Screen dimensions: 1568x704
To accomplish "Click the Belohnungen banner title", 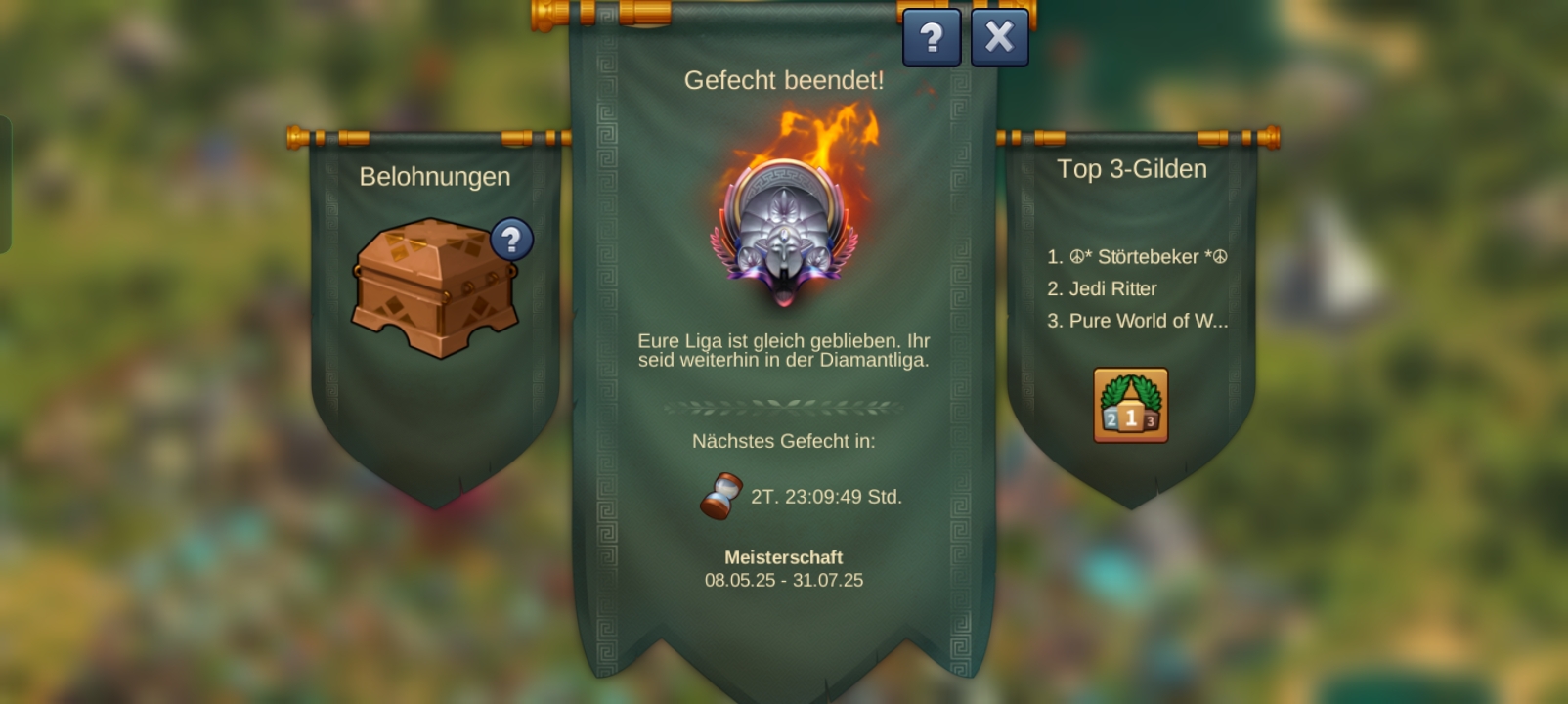I will pyautogui.click(x=435, y=177).
